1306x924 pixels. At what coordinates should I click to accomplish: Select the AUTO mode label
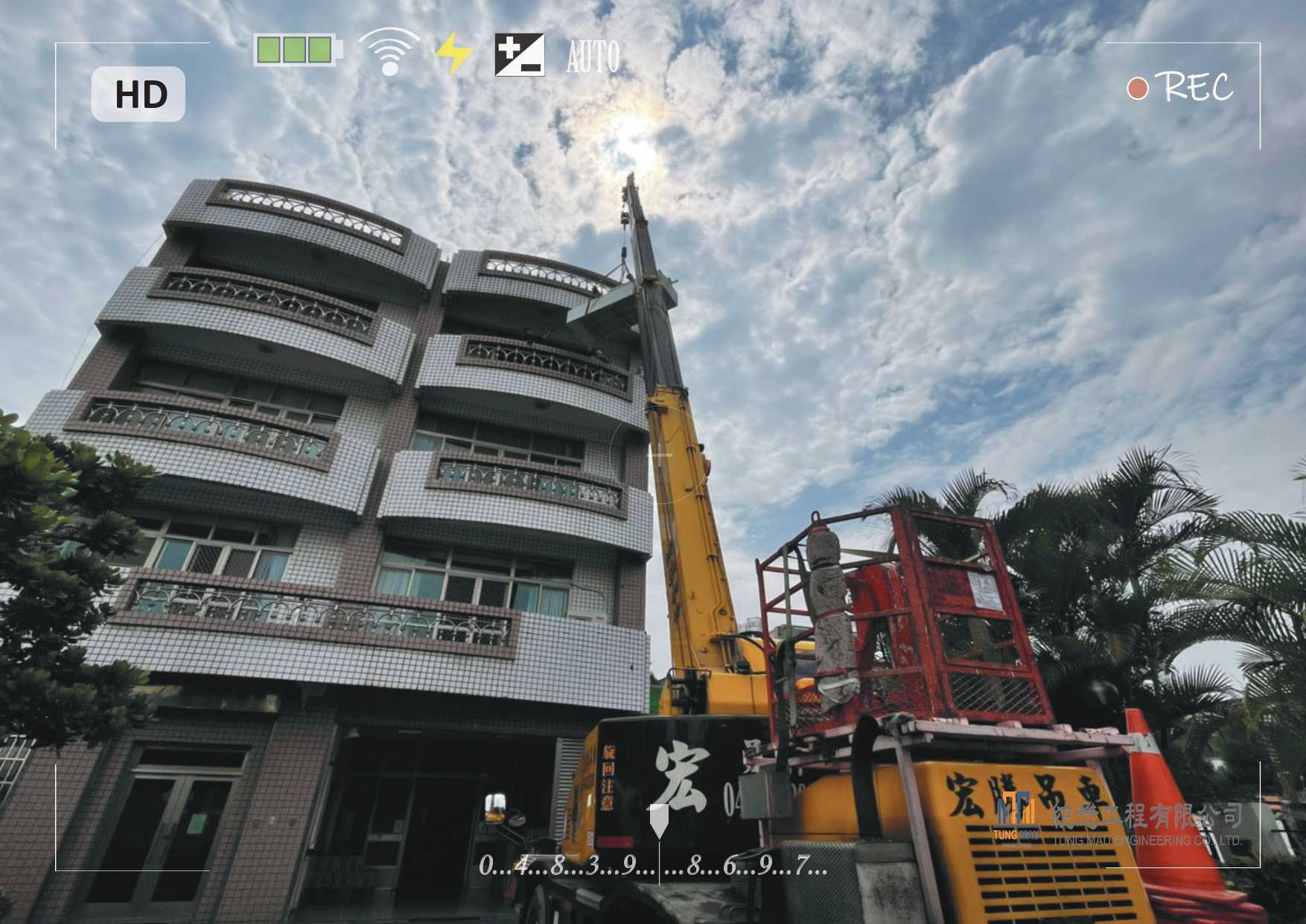click(x=593, y=57)
